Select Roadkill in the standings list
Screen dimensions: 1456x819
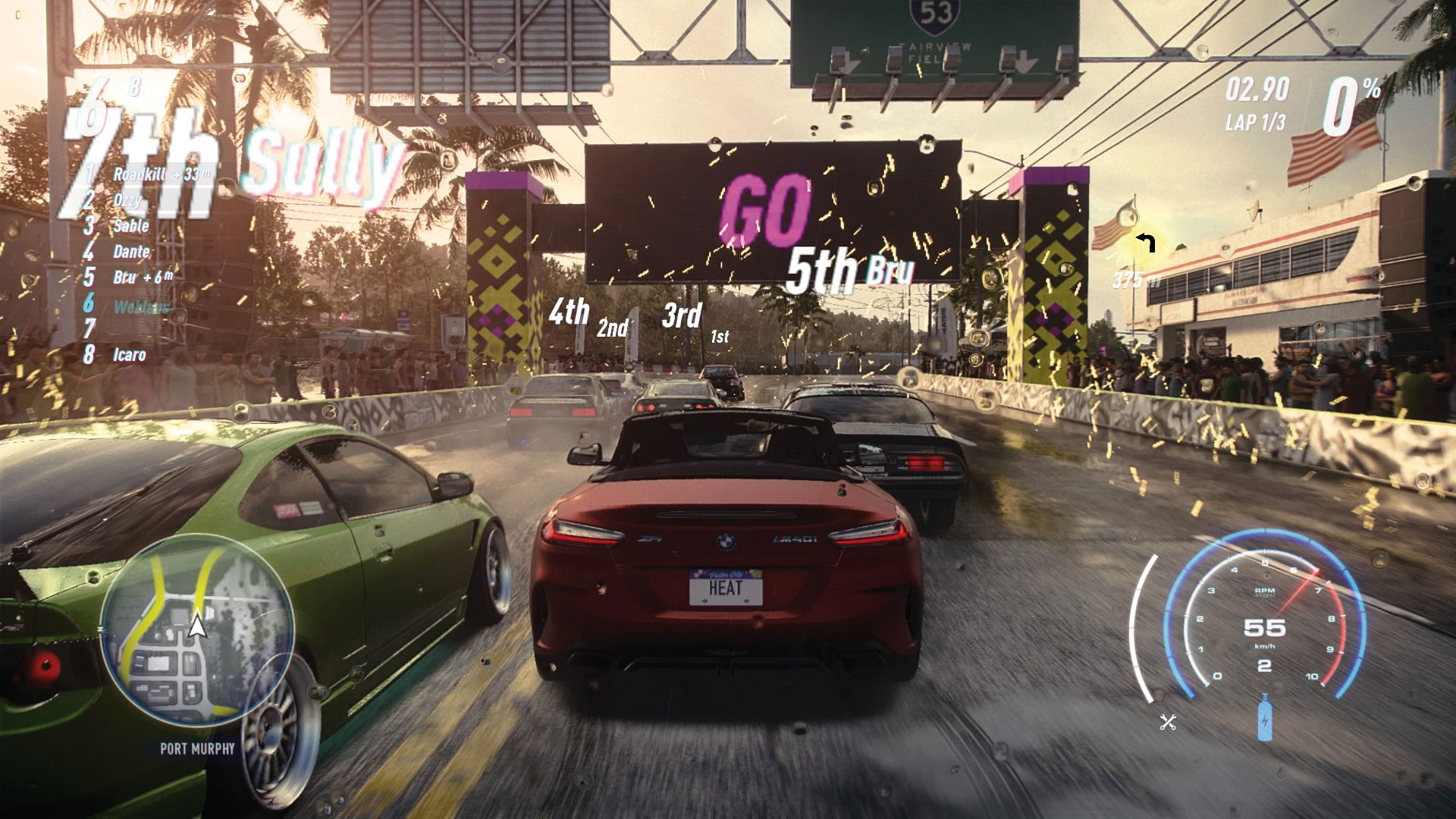141,174
